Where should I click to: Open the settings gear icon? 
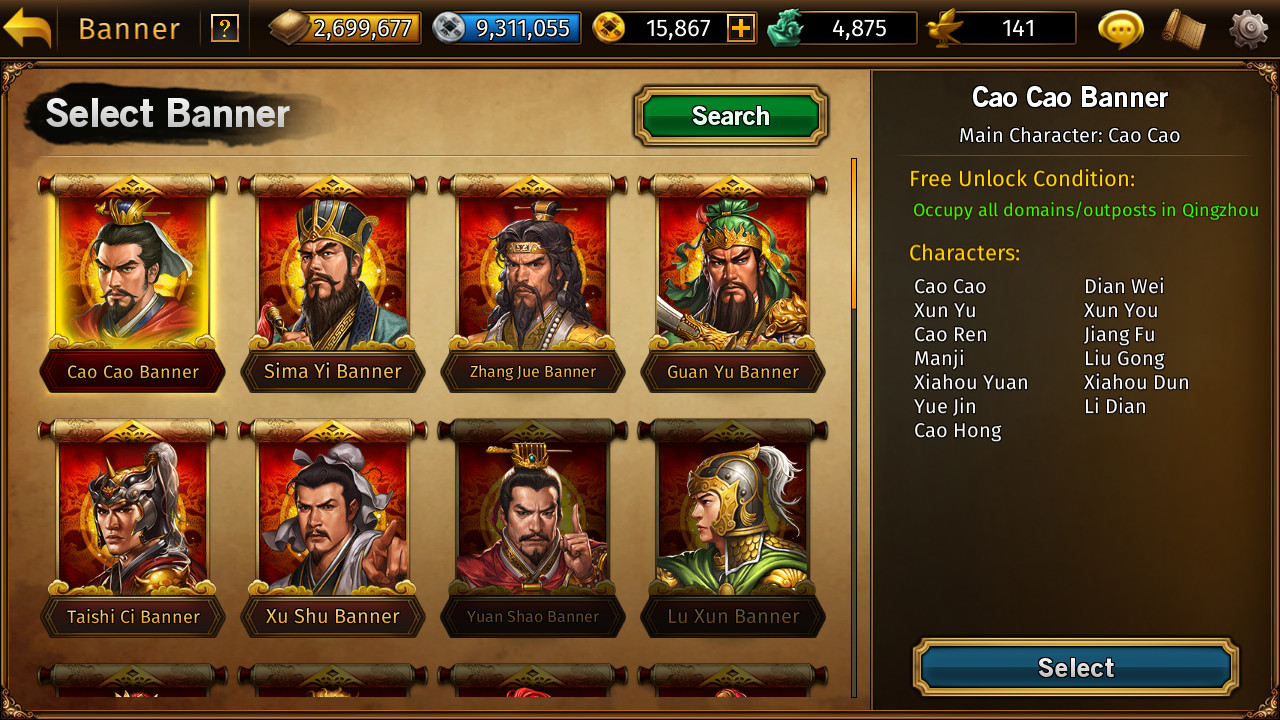(1245, 28)
